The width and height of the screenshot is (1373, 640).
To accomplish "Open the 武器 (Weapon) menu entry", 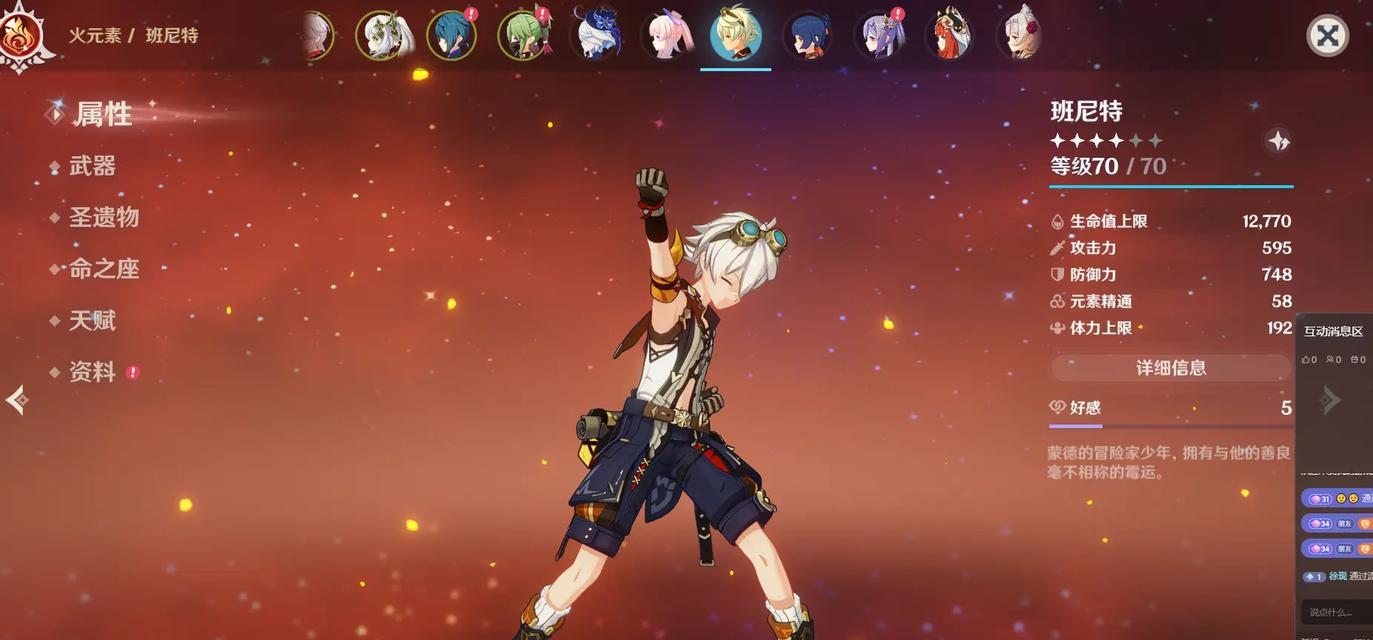I will click(x=92, y=166).
